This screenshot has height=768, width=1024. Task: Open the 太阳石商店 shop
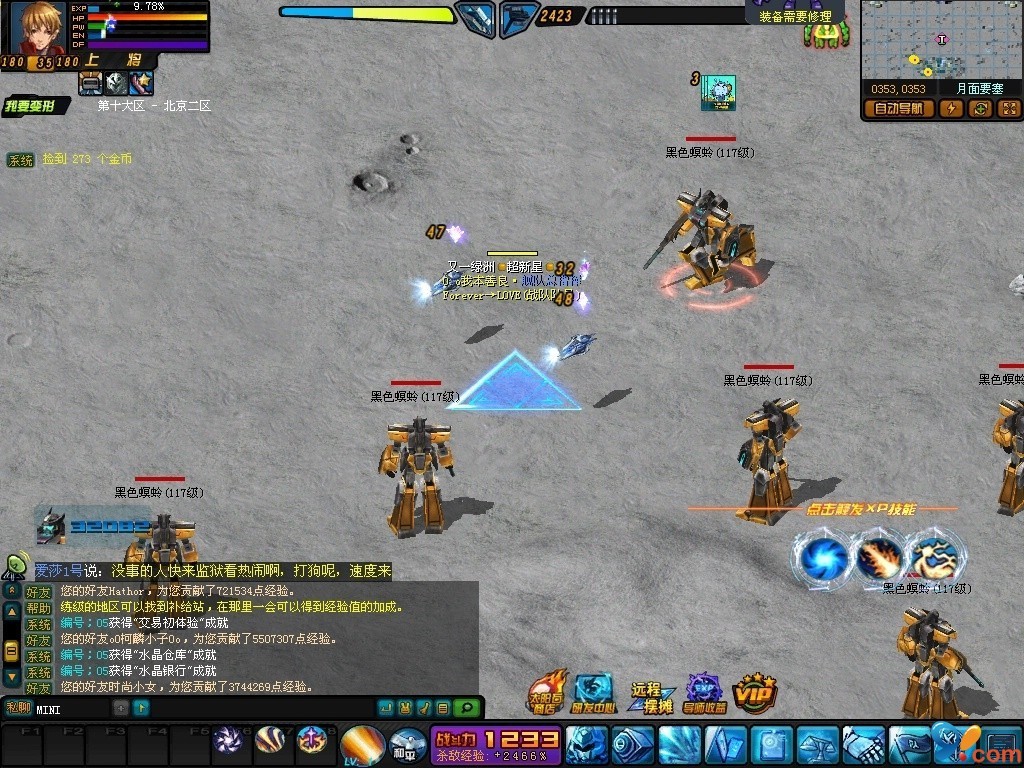click(546, 691)
